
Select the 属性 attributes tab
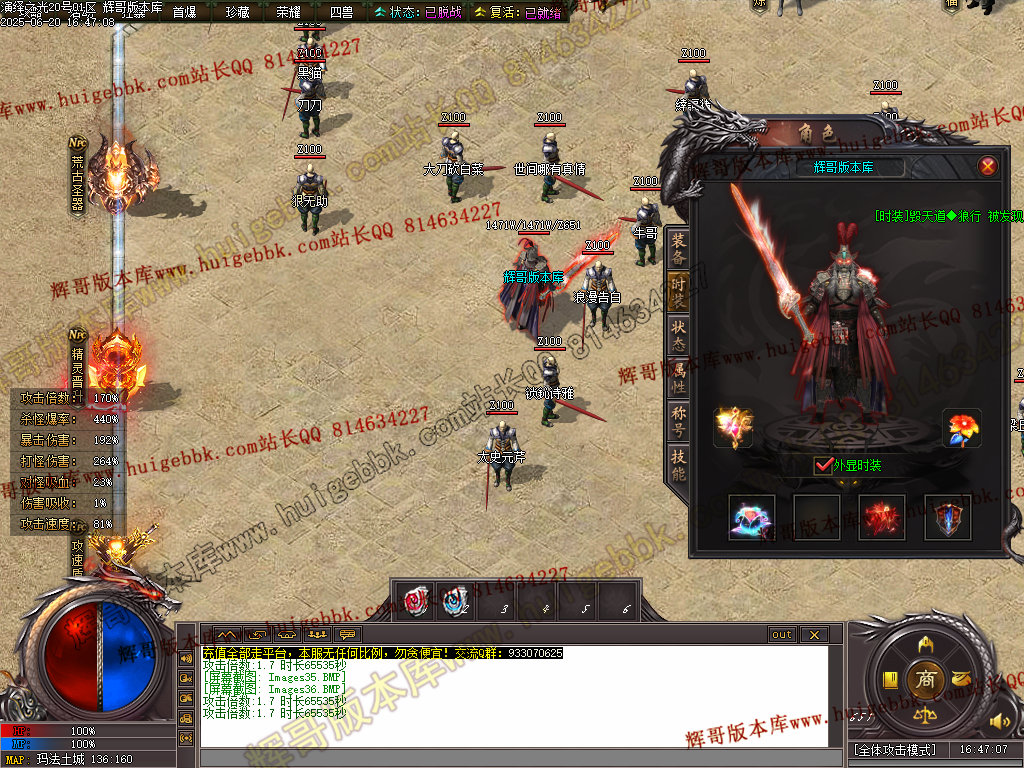pos(679,377)
